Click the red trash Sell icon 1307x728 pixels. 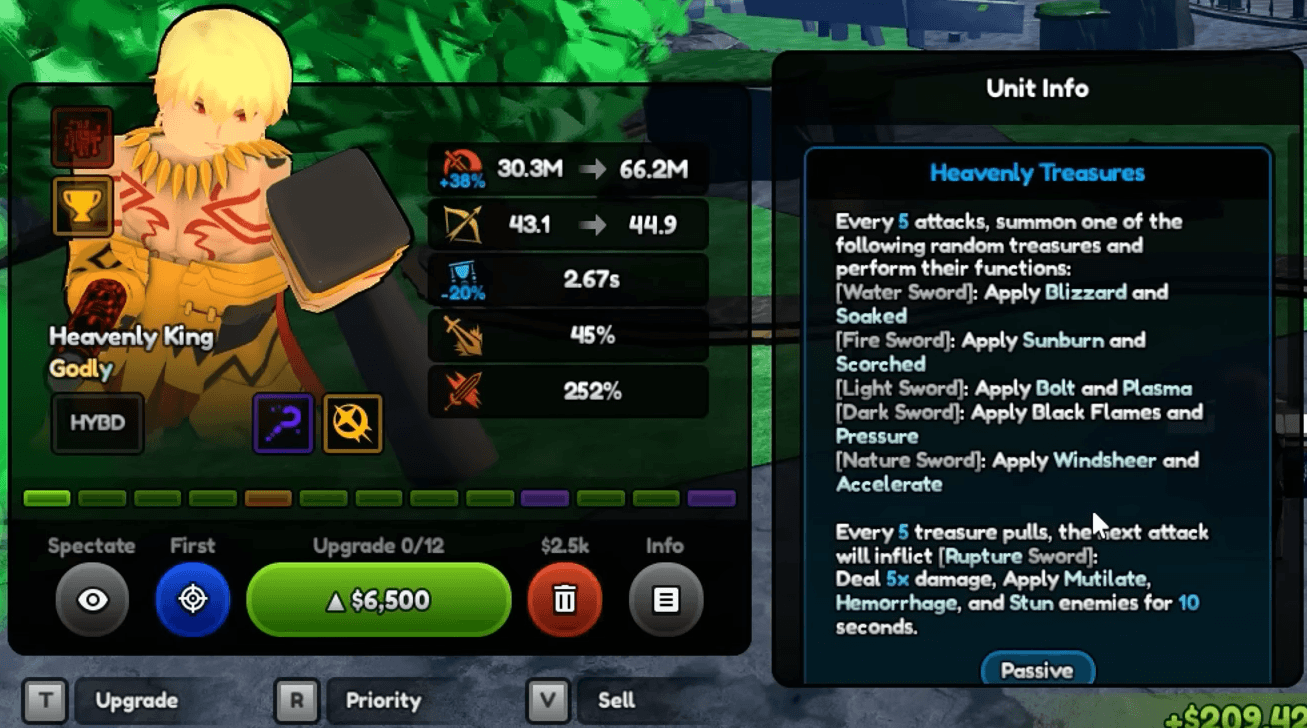(x=565, y=599)
